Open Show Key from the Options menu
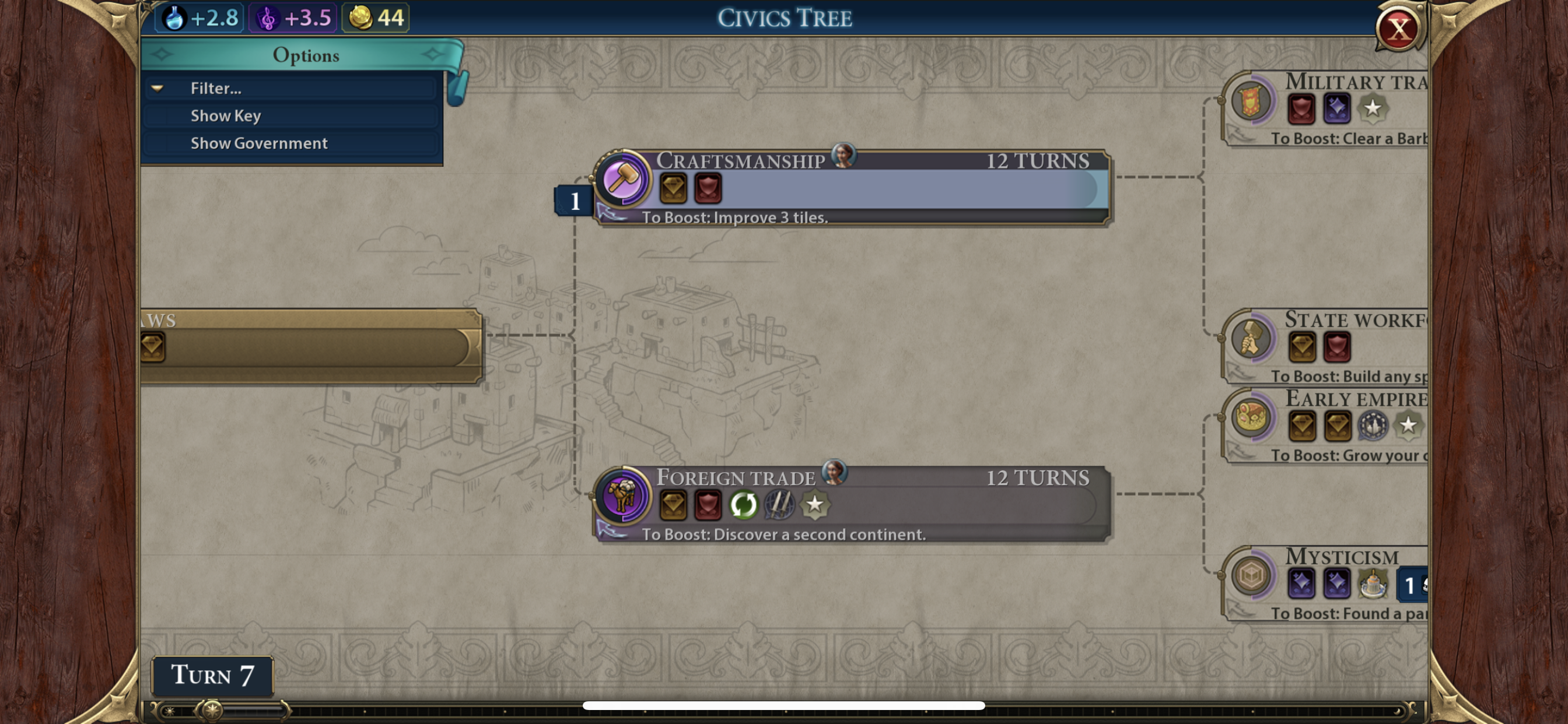Image resolution: width=1568 pixels, height=724 pixels. 226,115
